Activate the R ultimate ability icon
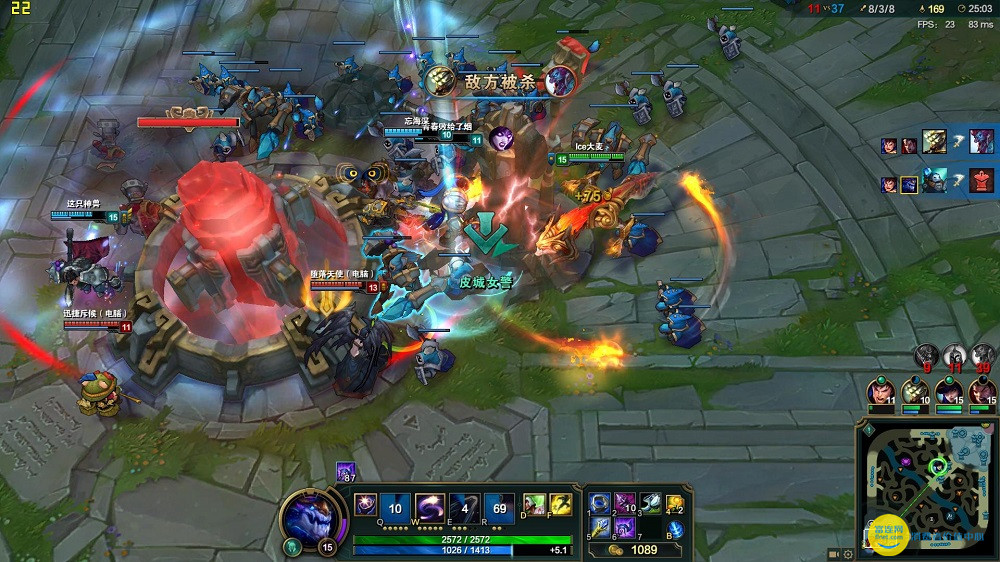The width and height of the screenshot is (1000, 562). pos(499,507)
